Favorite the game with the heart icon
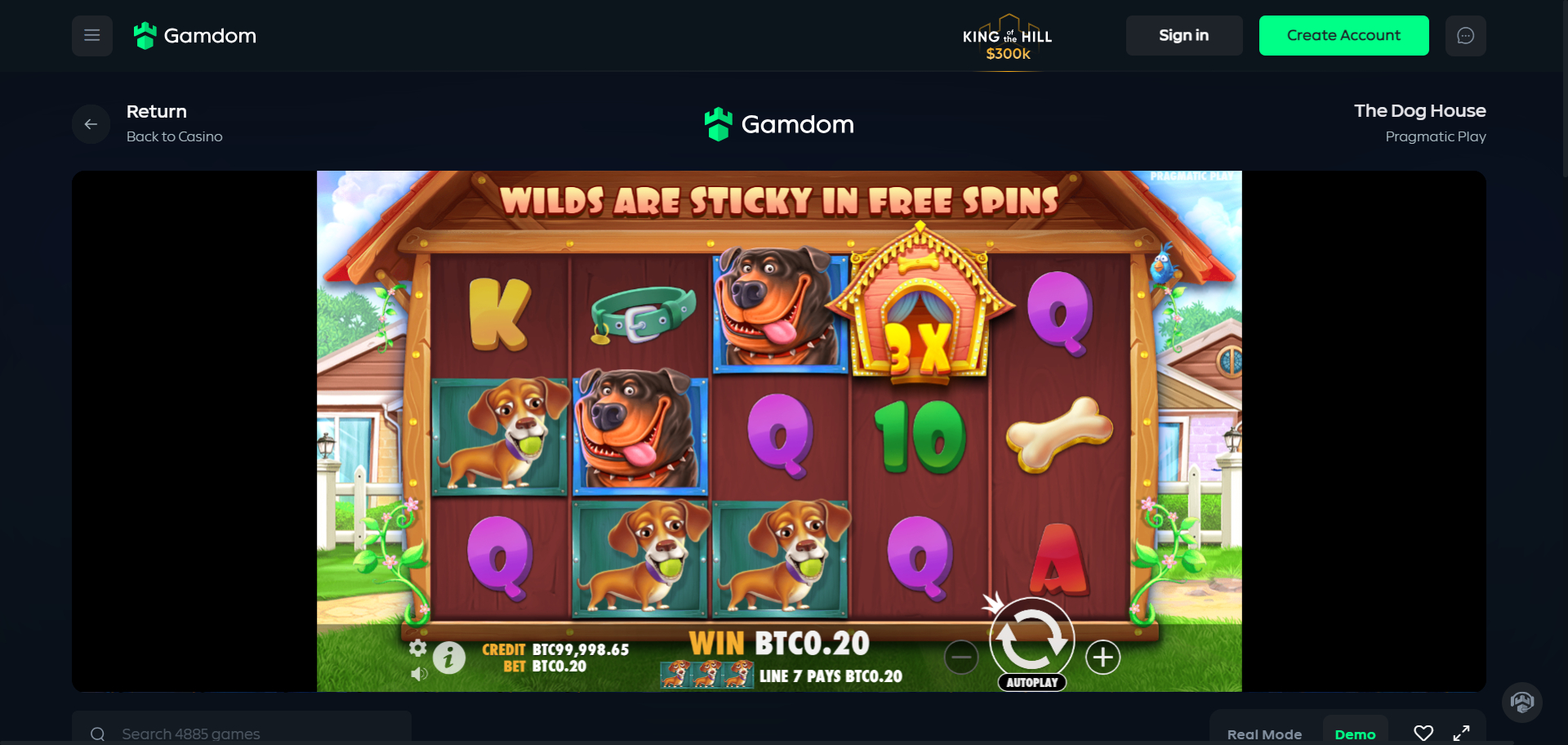1568x745 pixels. [x=1424, y=733]
